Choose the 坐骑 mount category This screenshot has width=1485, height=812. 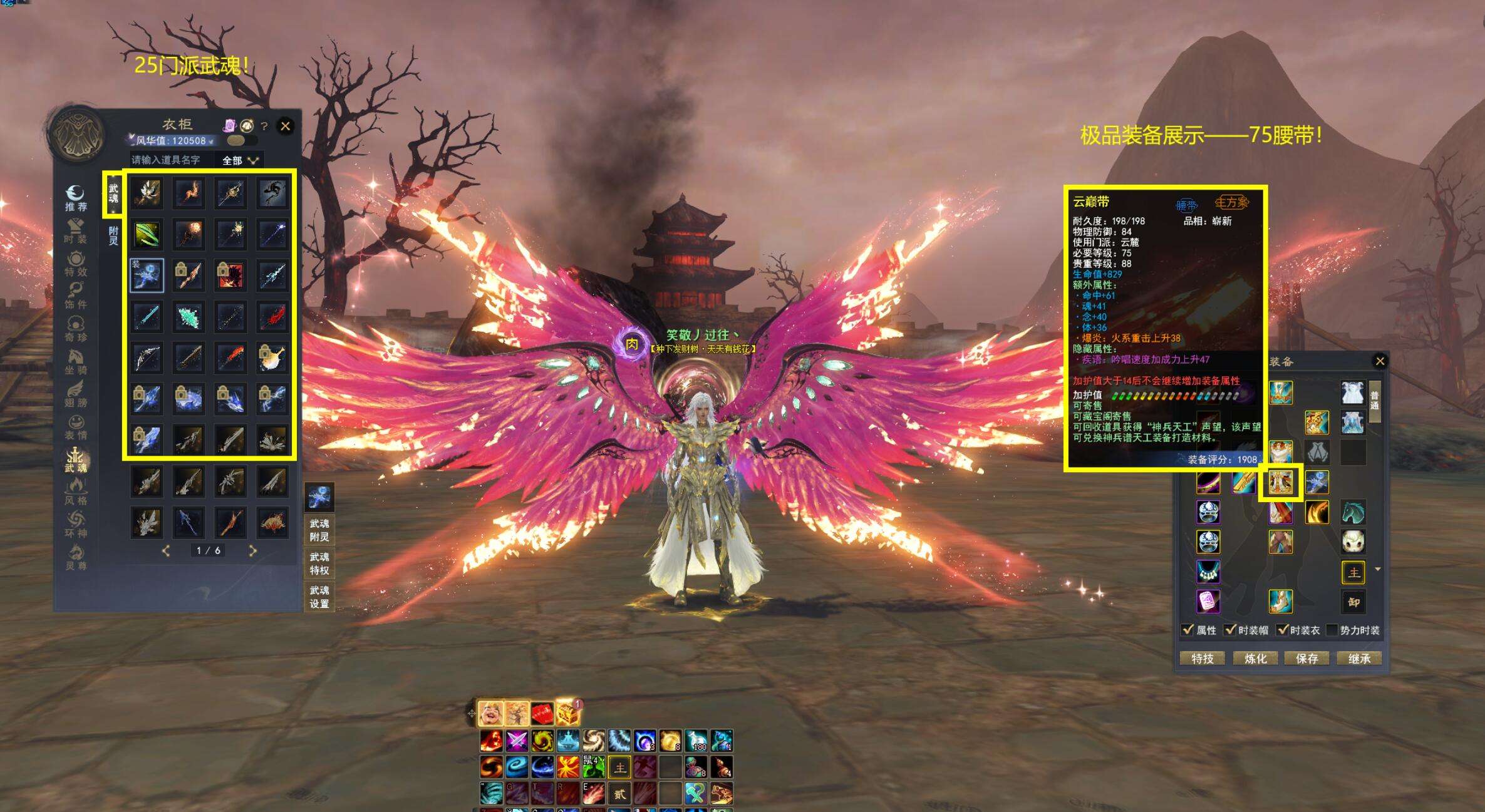click(76, 362)
